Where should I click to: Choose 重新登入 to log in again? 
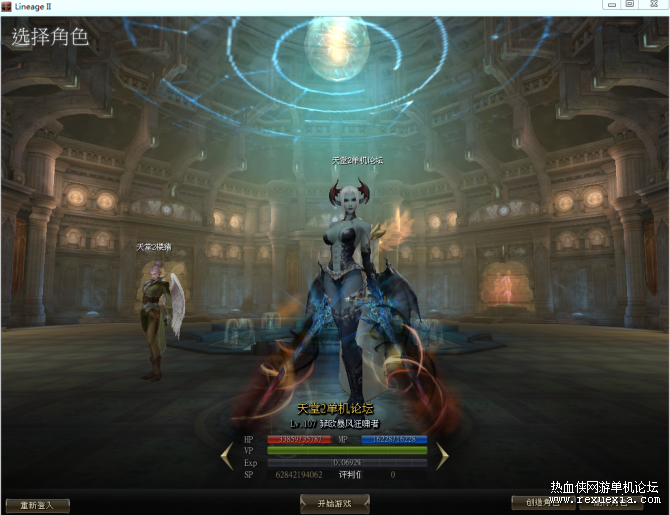coord(37,505)
